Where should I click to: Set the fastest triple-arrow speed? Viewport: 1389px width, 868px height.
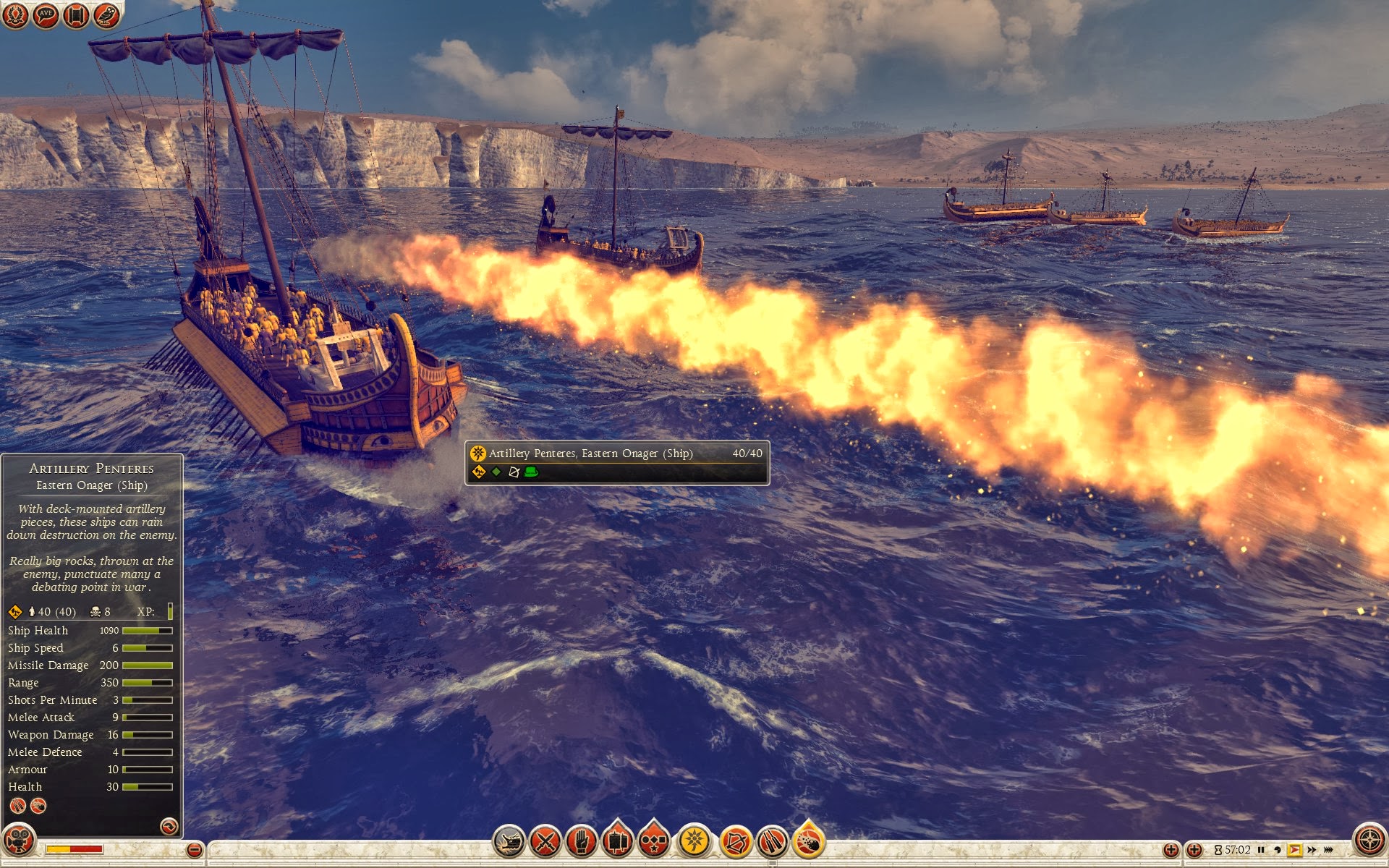[1328, 850]
